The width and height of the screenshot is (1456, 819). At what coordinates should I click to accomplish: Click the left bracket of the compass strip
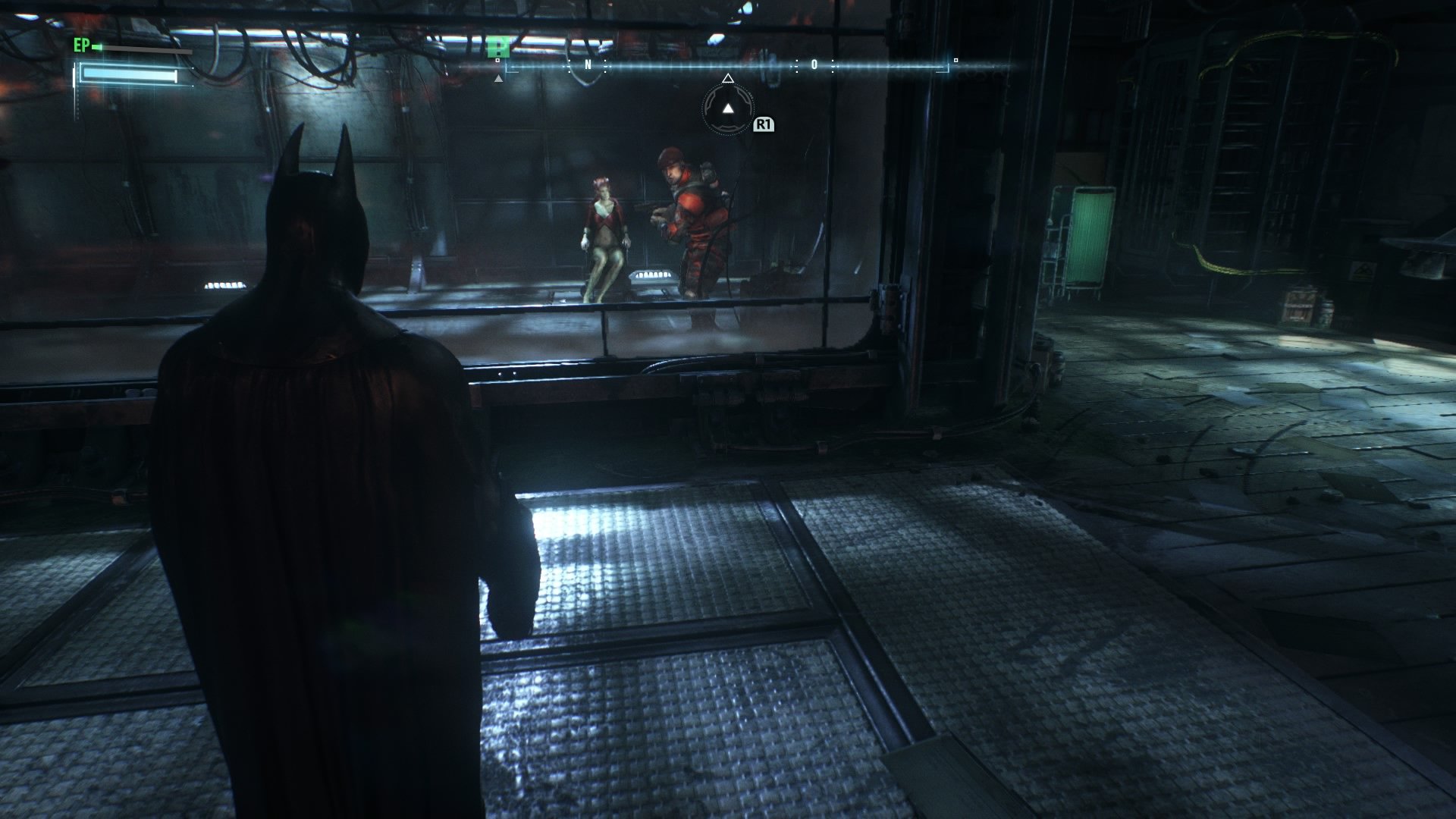coord(507,68)
